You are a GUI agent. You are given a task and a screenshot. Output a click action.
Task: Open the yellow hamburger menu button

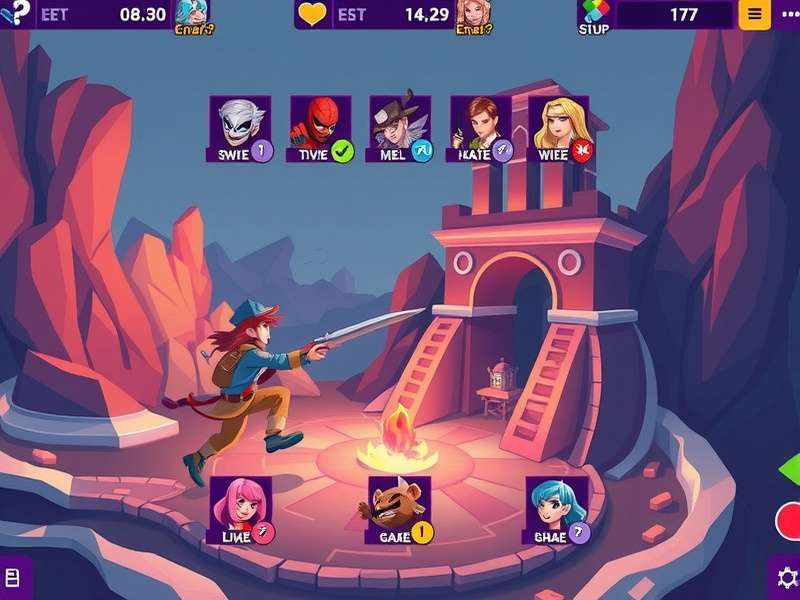coord(754,14)
